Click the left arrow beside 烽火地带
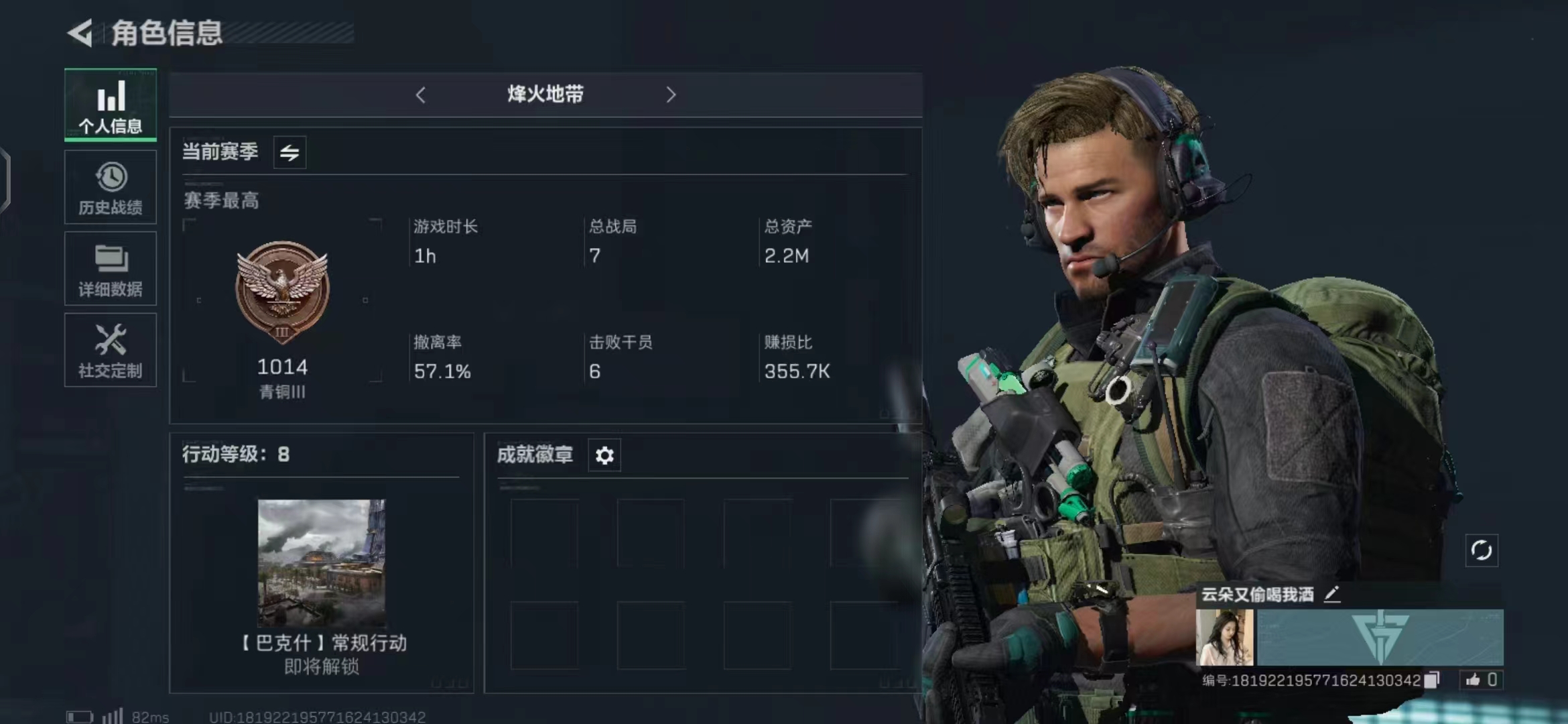The height and width of the screenshot is (724, 1568). click(421, 95)
